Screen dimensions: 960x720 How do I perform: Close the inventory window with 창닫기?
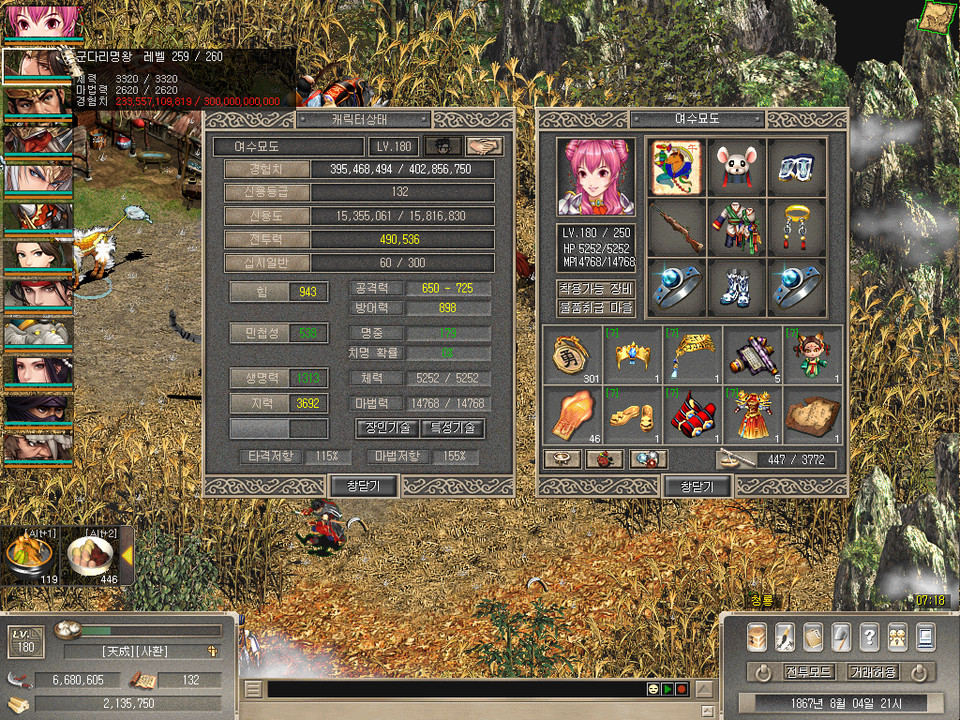697,486
